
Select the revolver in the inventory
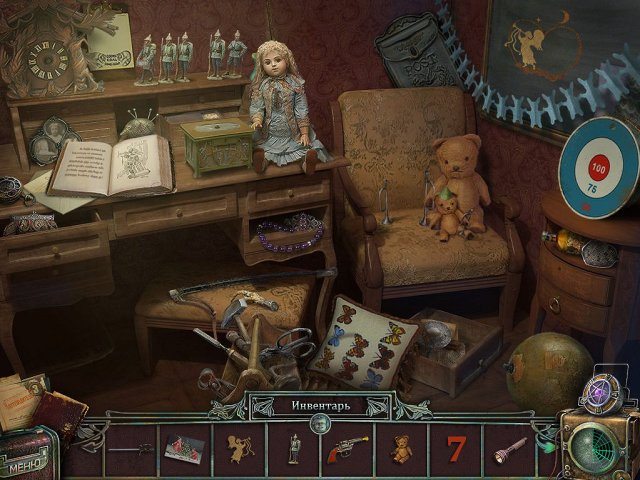pos(346,449)
